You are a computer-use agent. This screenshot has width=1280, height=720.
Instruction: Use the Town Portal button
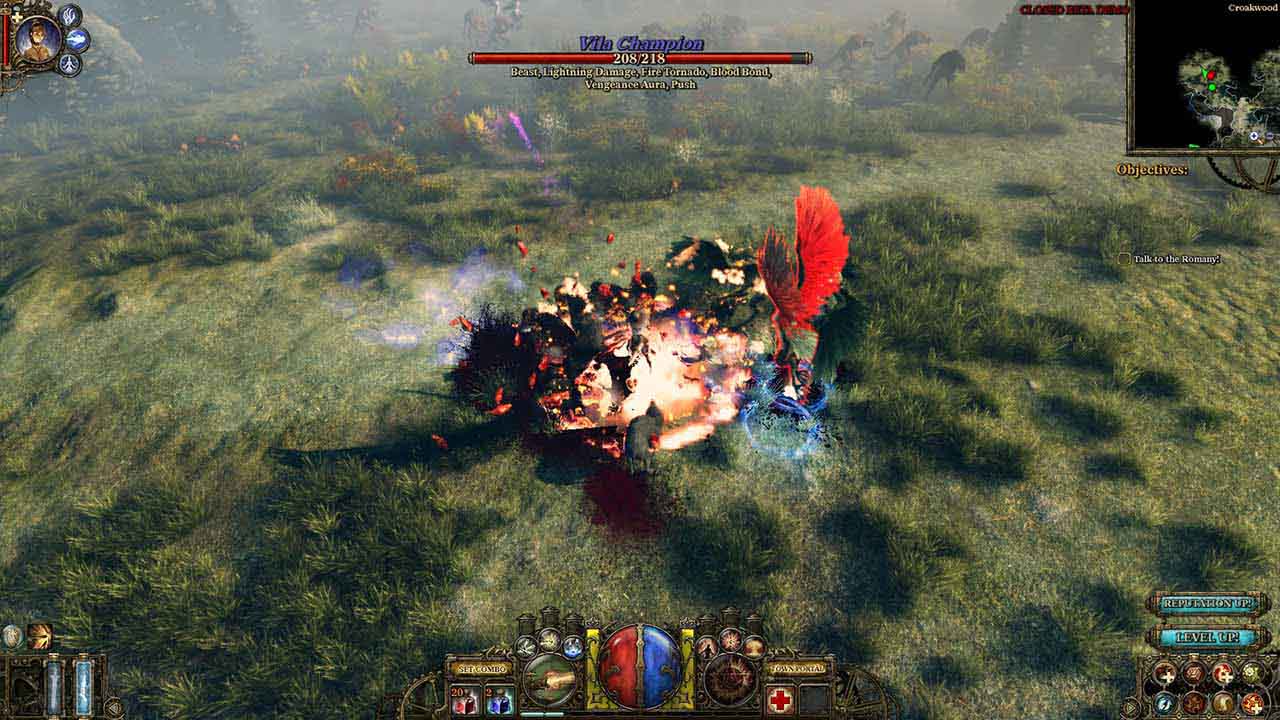798,668
